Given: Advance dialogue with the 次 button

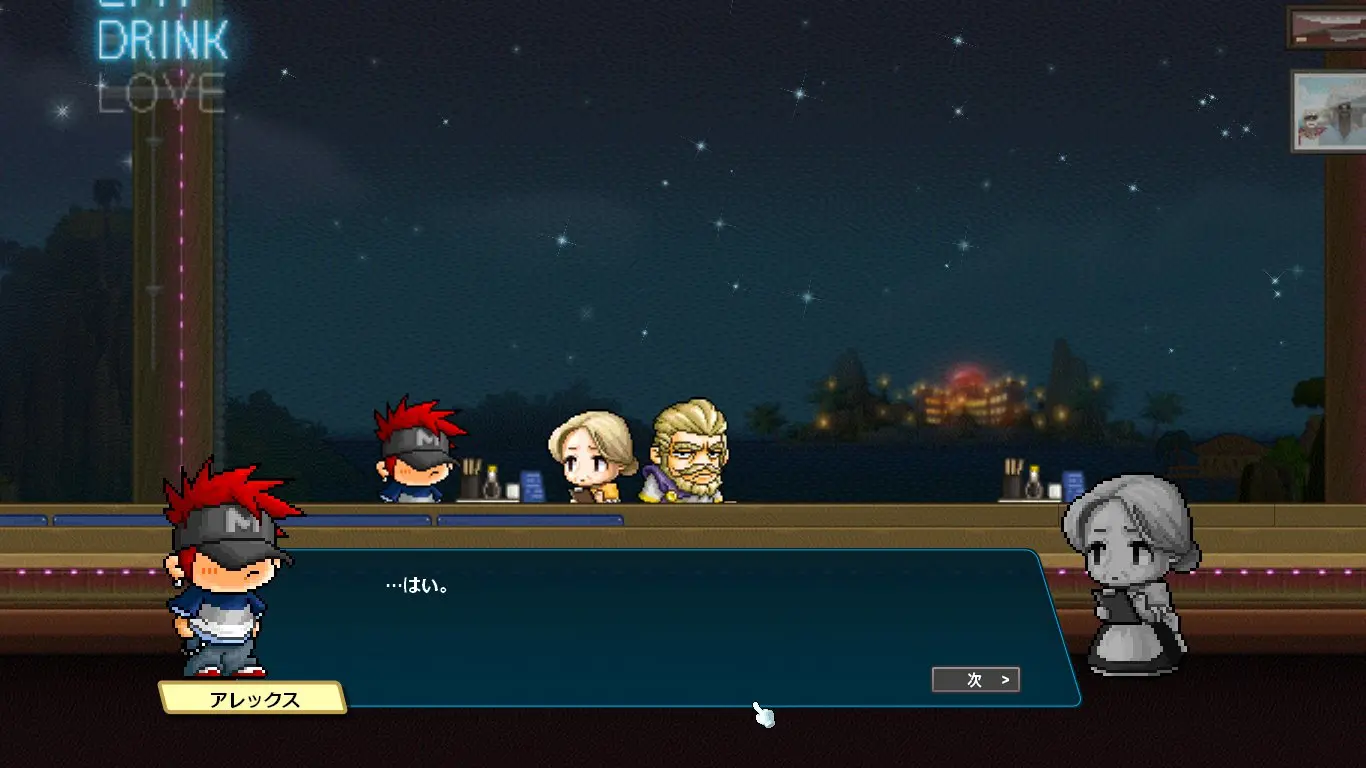Looking at the screenshot, I should [x=976, y=680].
